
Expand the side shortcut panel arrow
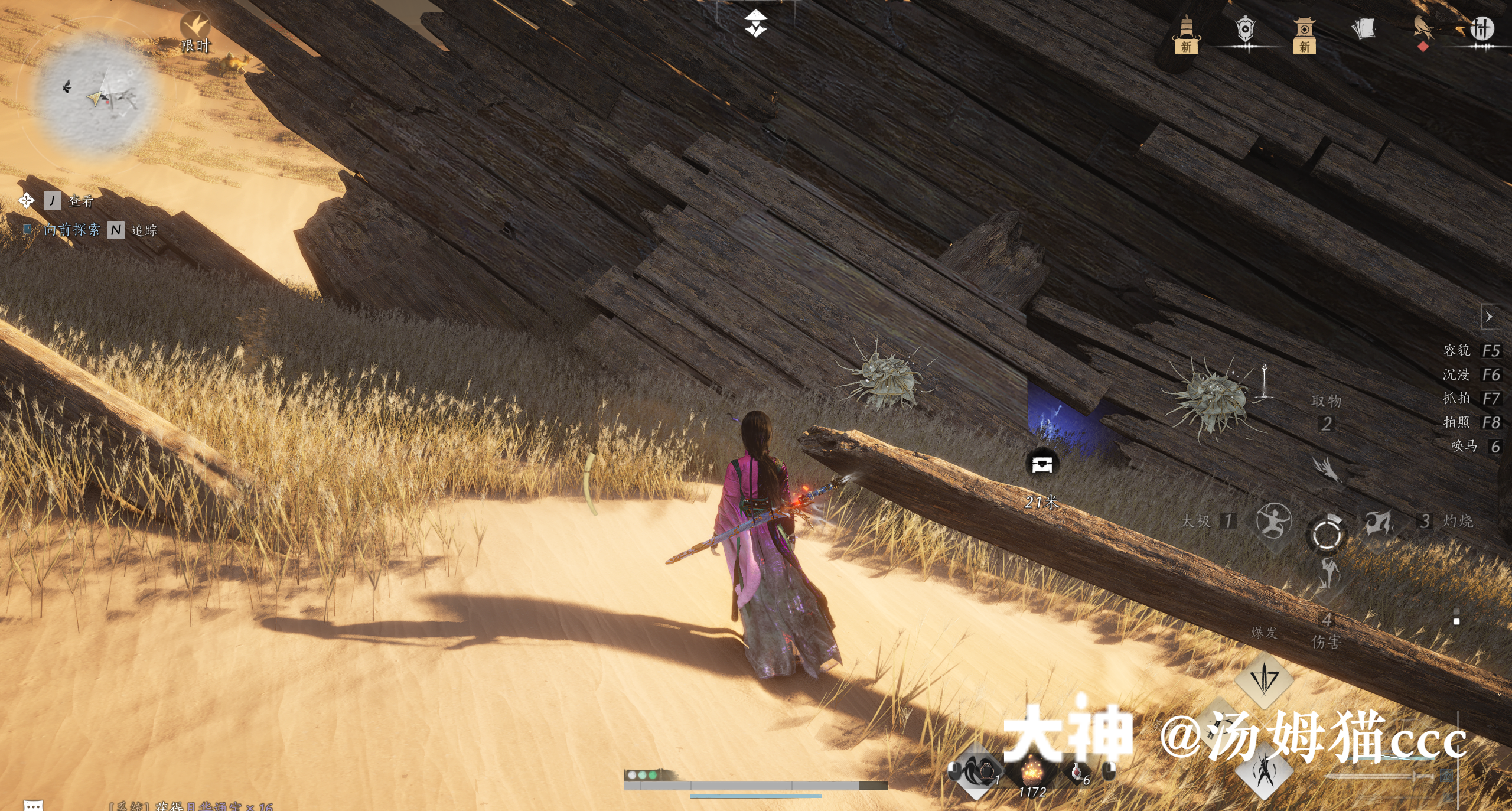[1489, 317]
